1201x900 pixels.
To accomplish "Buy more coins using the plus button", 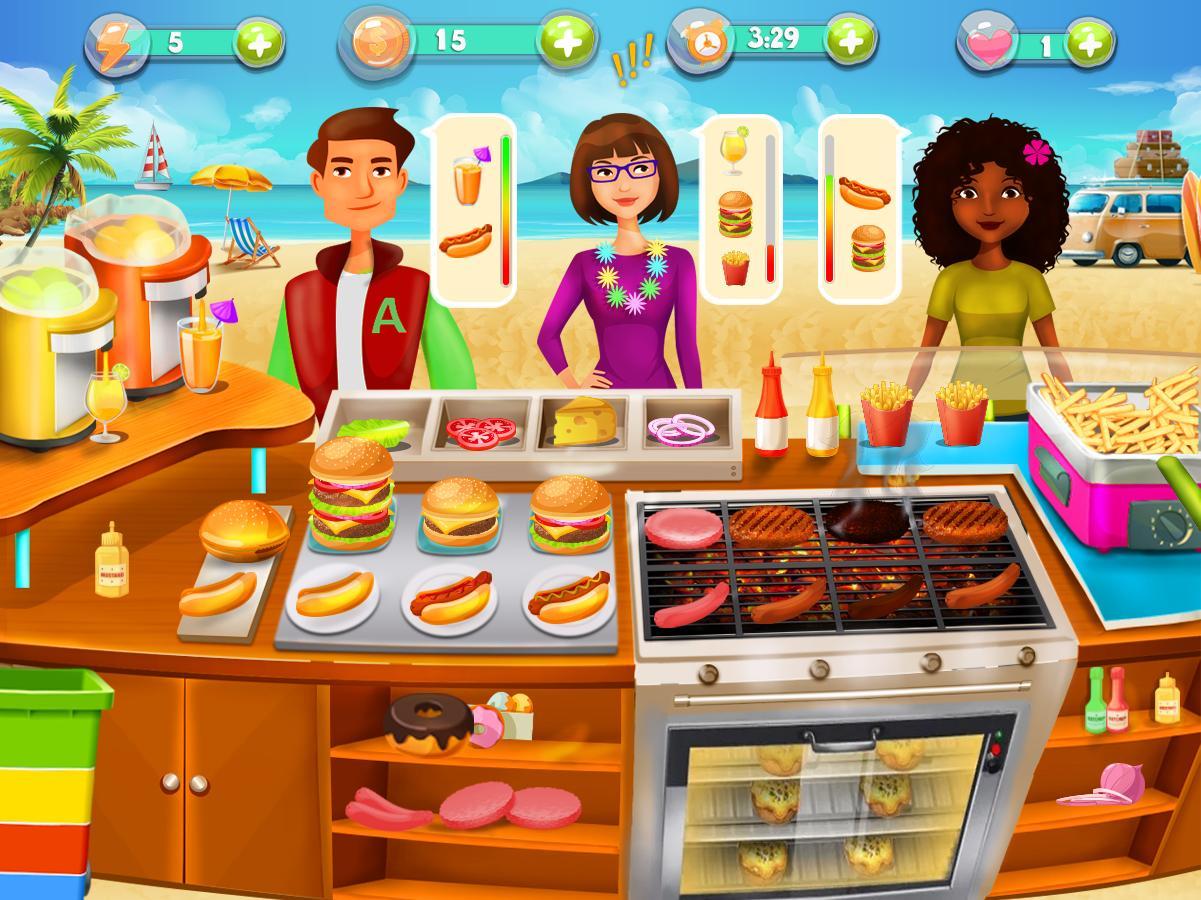I will pos(567,41).
